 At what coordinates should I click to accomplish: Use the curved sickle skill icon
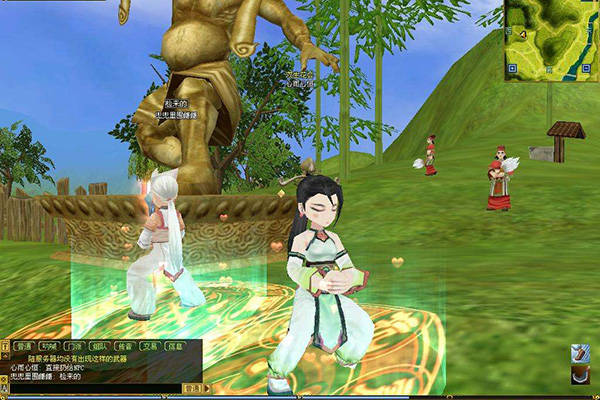coord(580,374)
